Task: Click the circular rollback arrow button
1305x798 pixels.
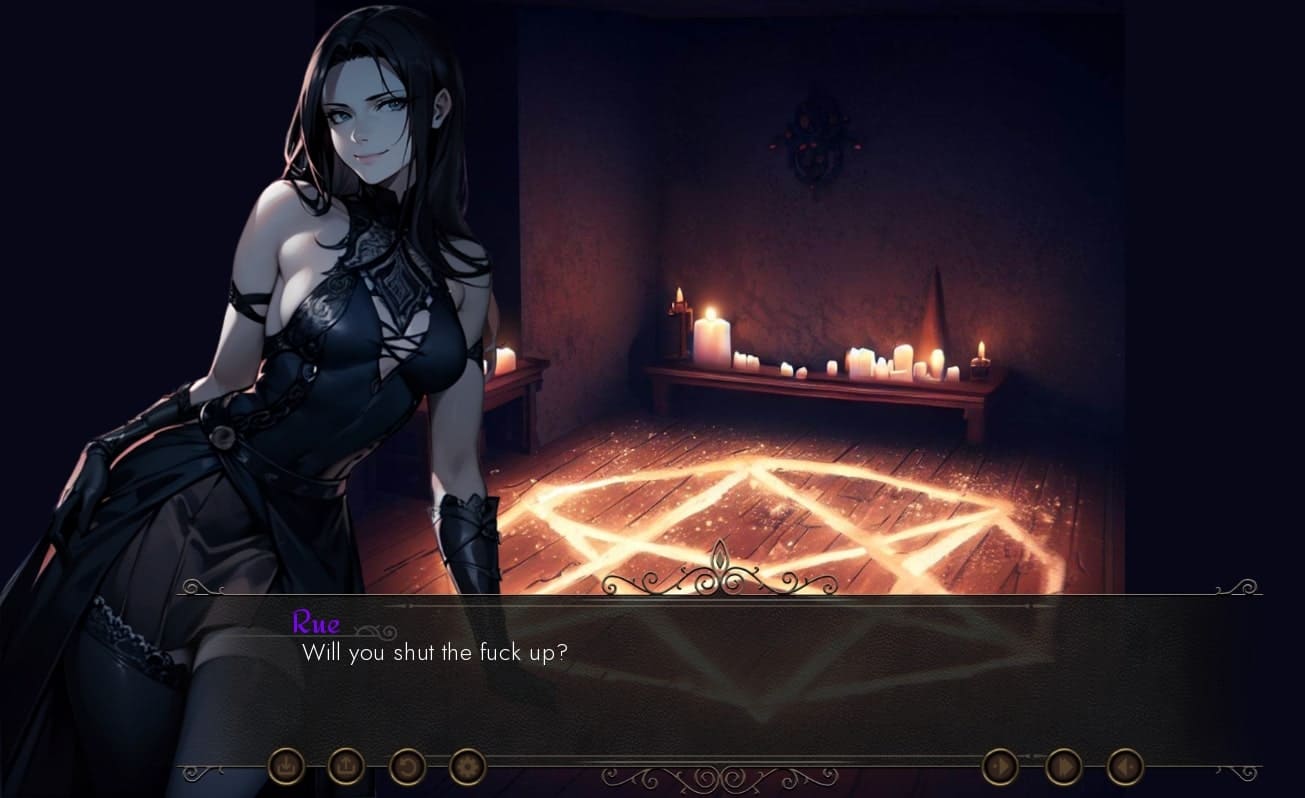Action: click(407, 767)
